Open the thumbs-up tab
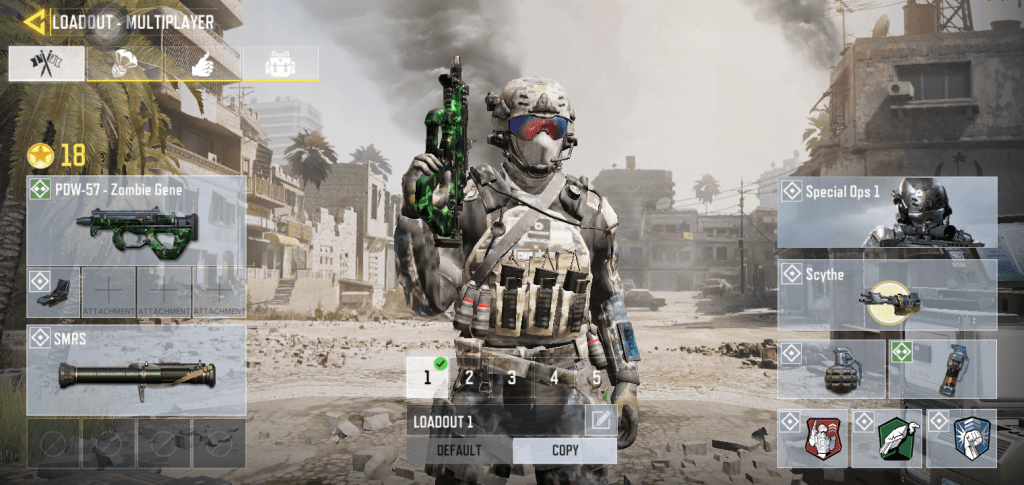The image size is (1024, 485). [x=202, y=63]
